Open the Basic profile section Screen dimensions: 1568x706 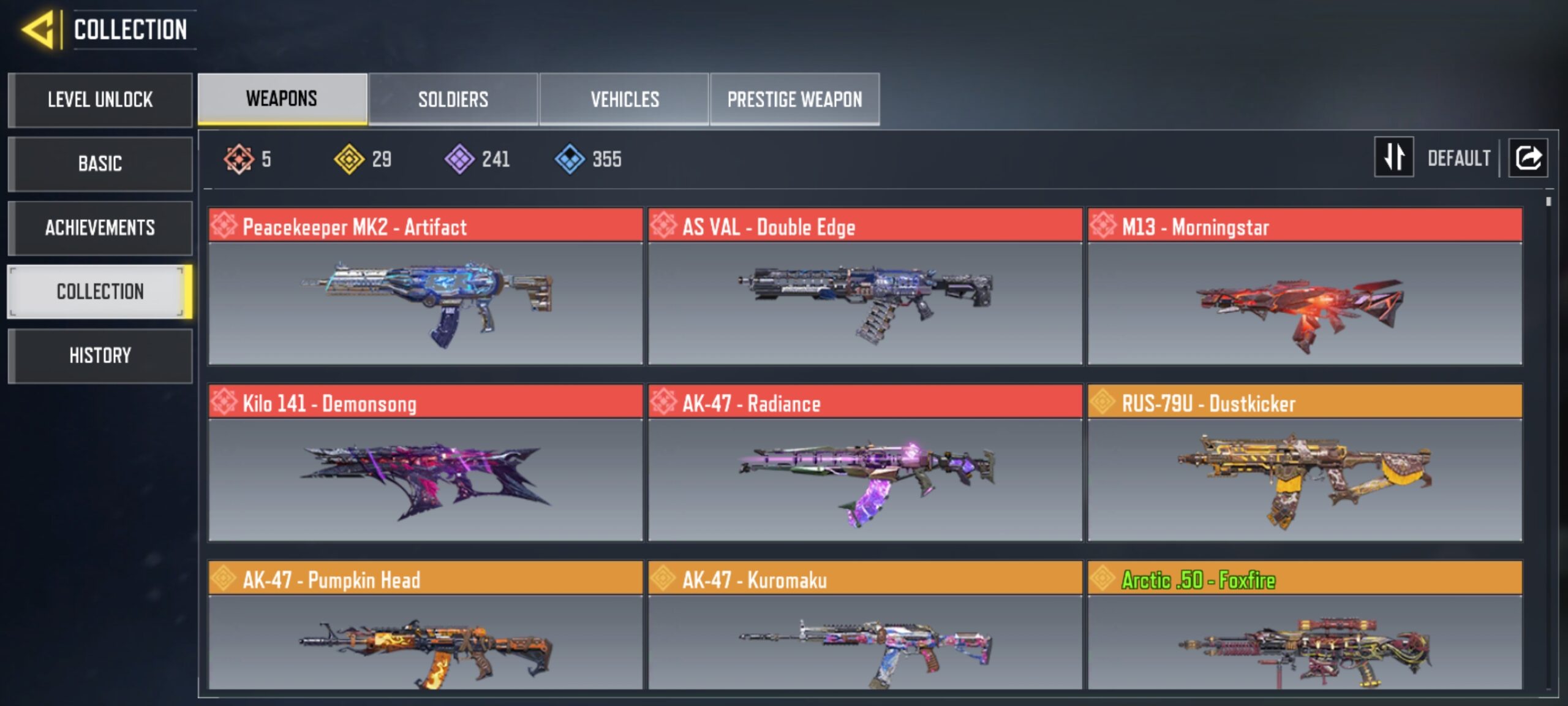coord(100,164)
